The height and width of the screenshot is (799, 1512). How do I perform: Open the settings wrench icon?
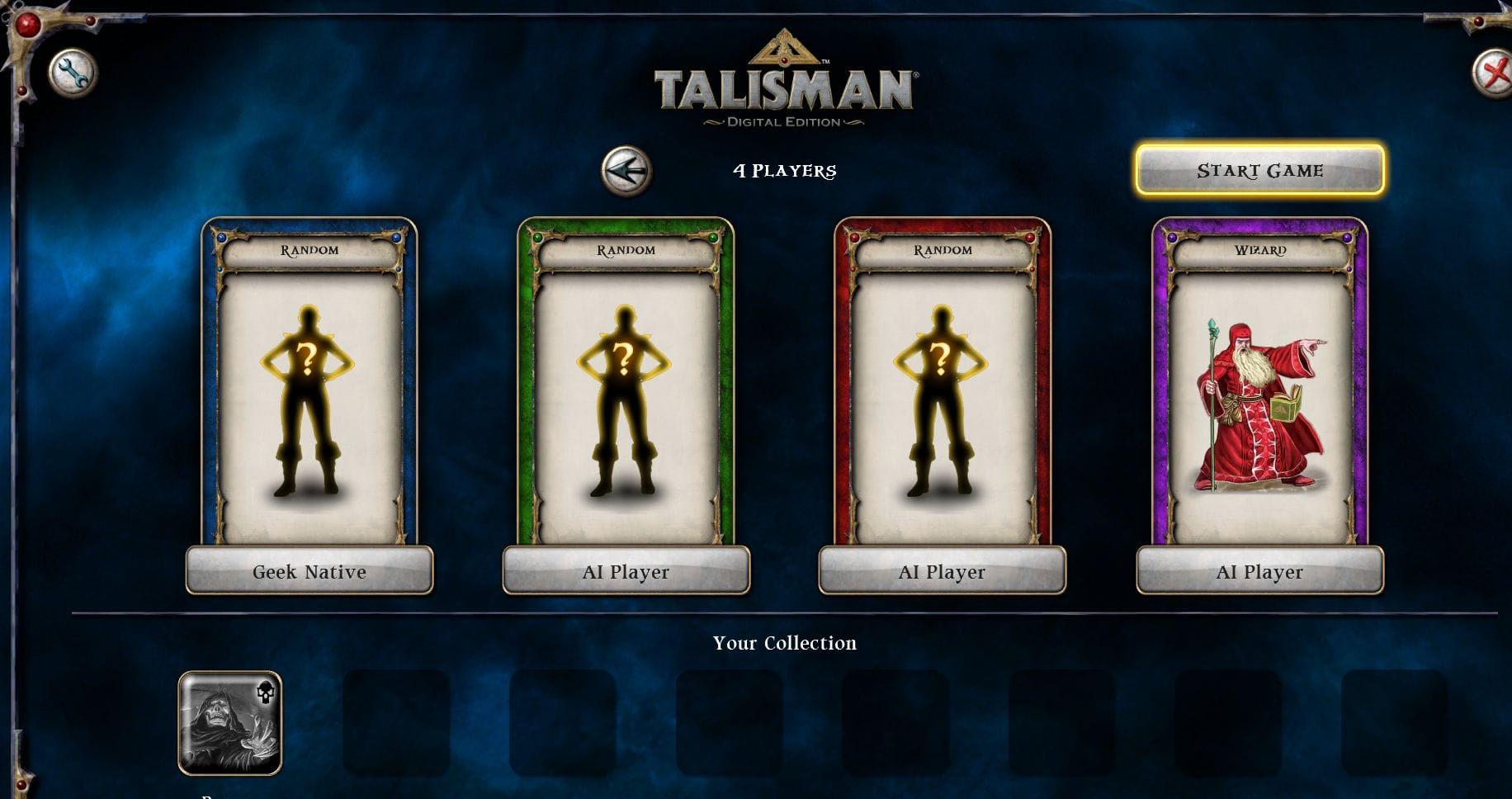[x=73, y=73]
